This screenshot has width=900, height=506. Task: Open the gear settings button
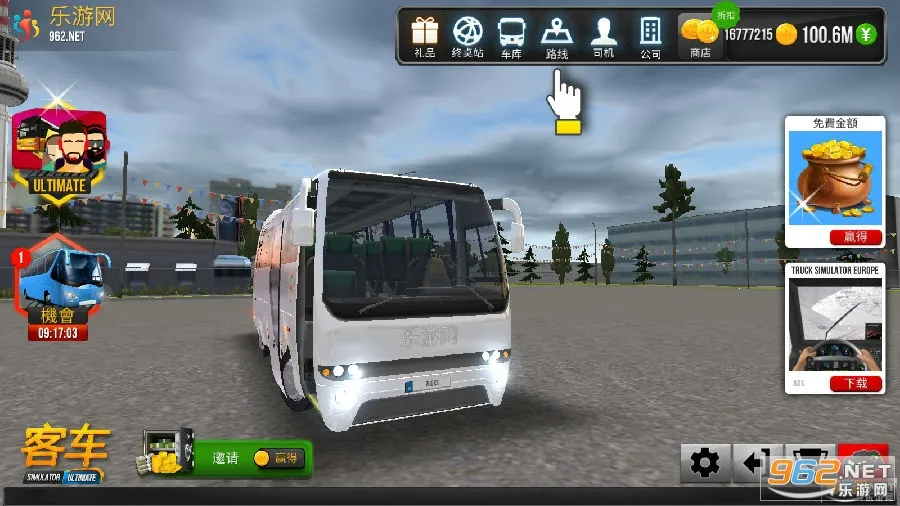tap(705, 462)
